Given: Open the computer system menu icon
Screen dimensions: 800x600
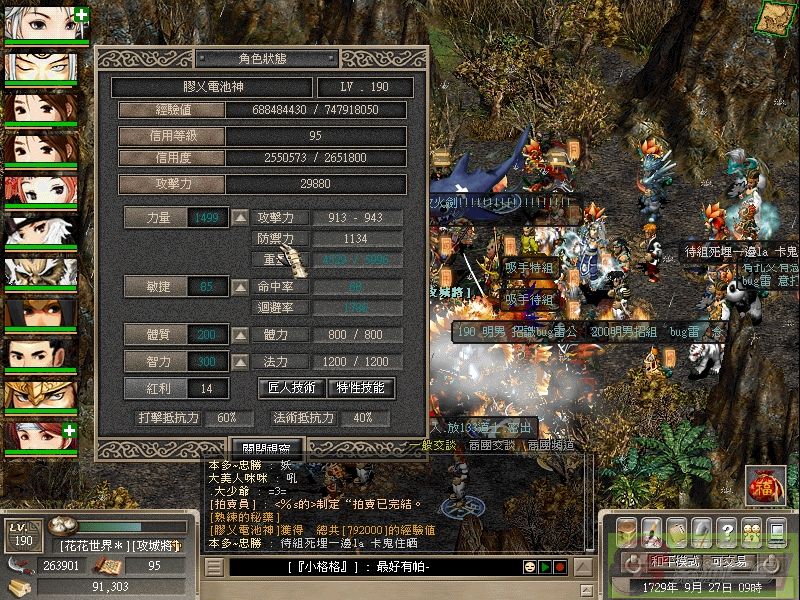Looking at the screenshot, I should coord(776,530).
